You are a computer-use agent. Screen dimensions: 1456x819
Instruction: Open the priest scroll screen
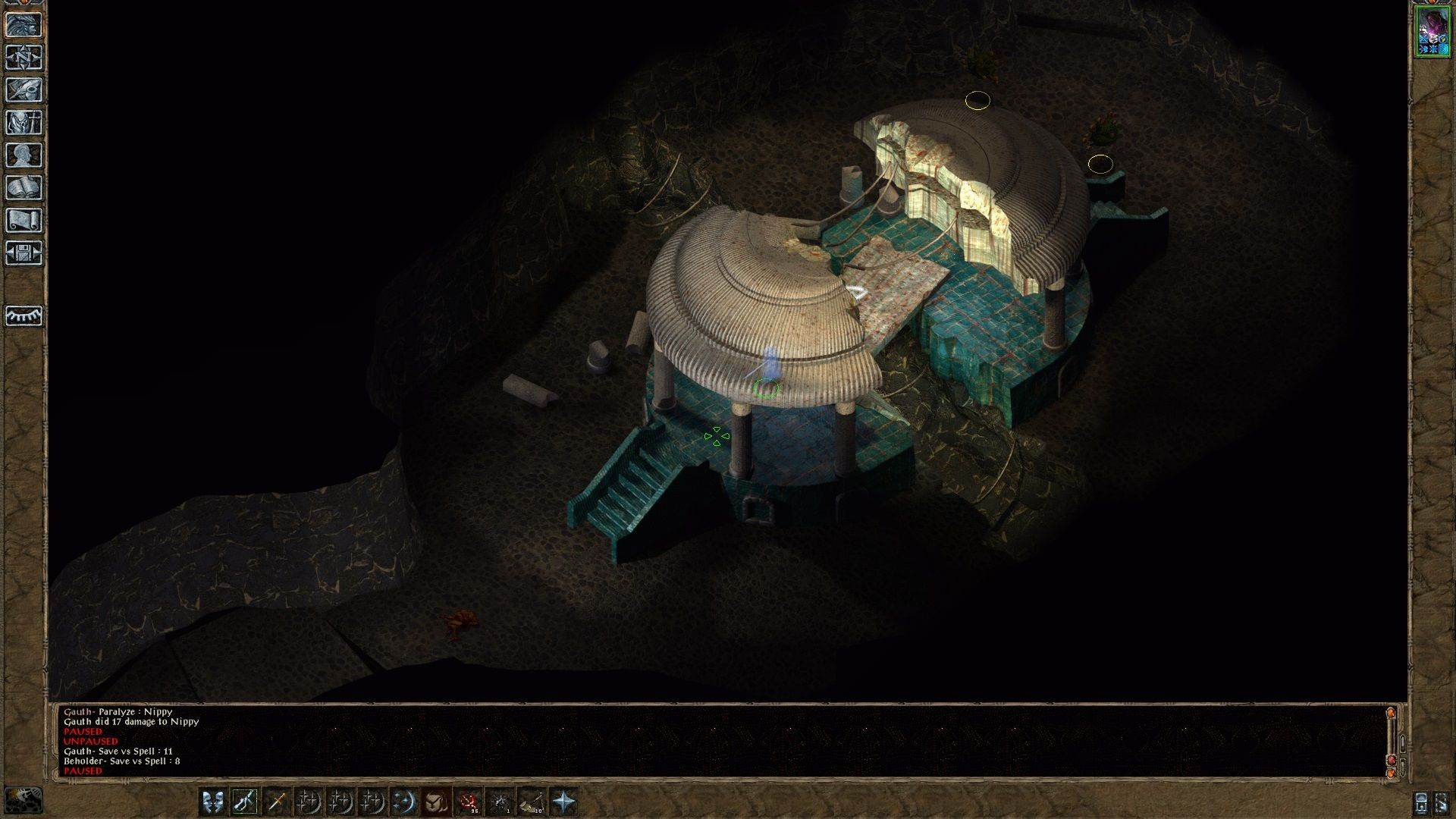pos(24,221)
